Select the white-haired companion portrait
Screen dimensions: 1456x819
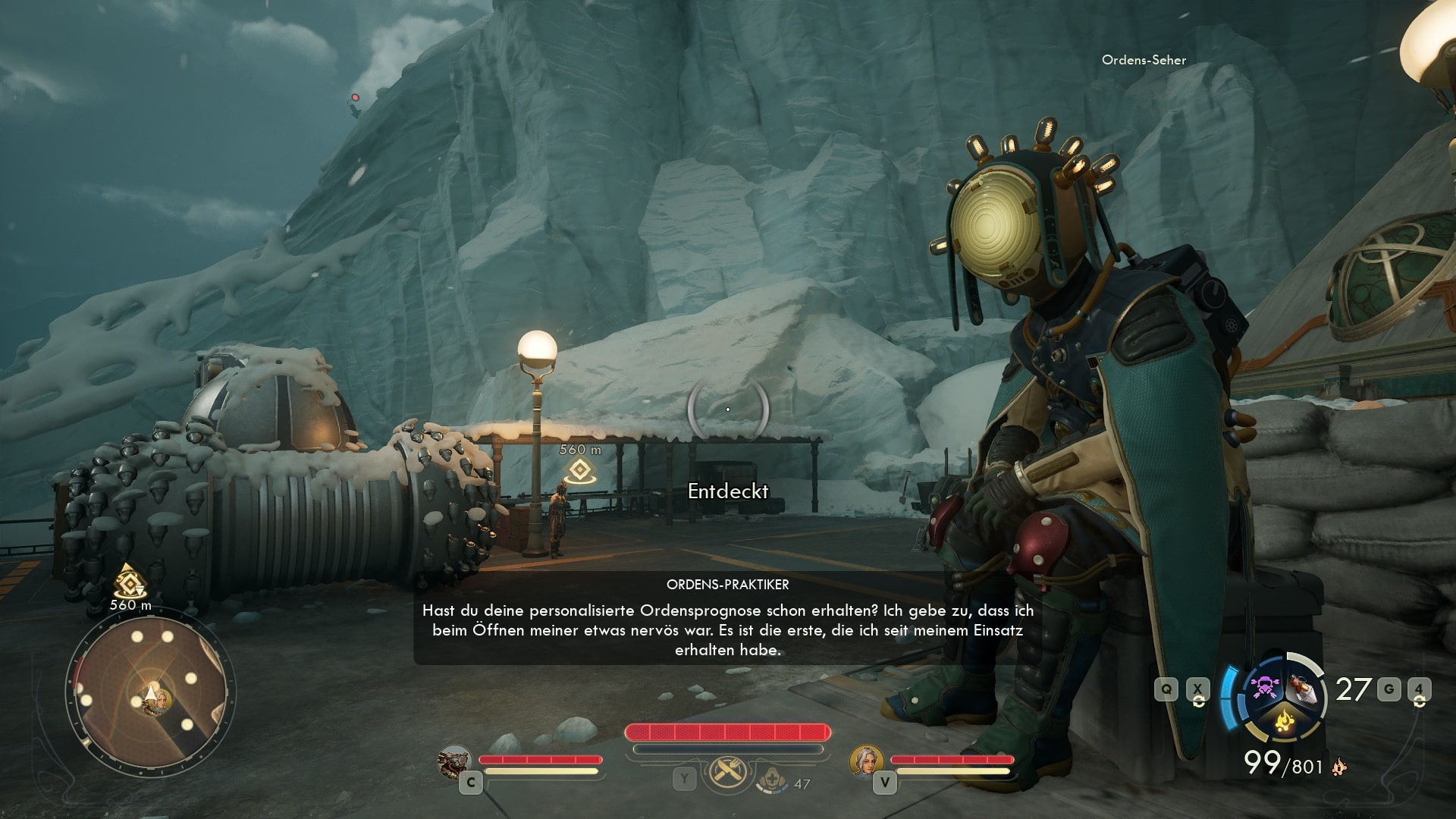[x=866, y=761]
